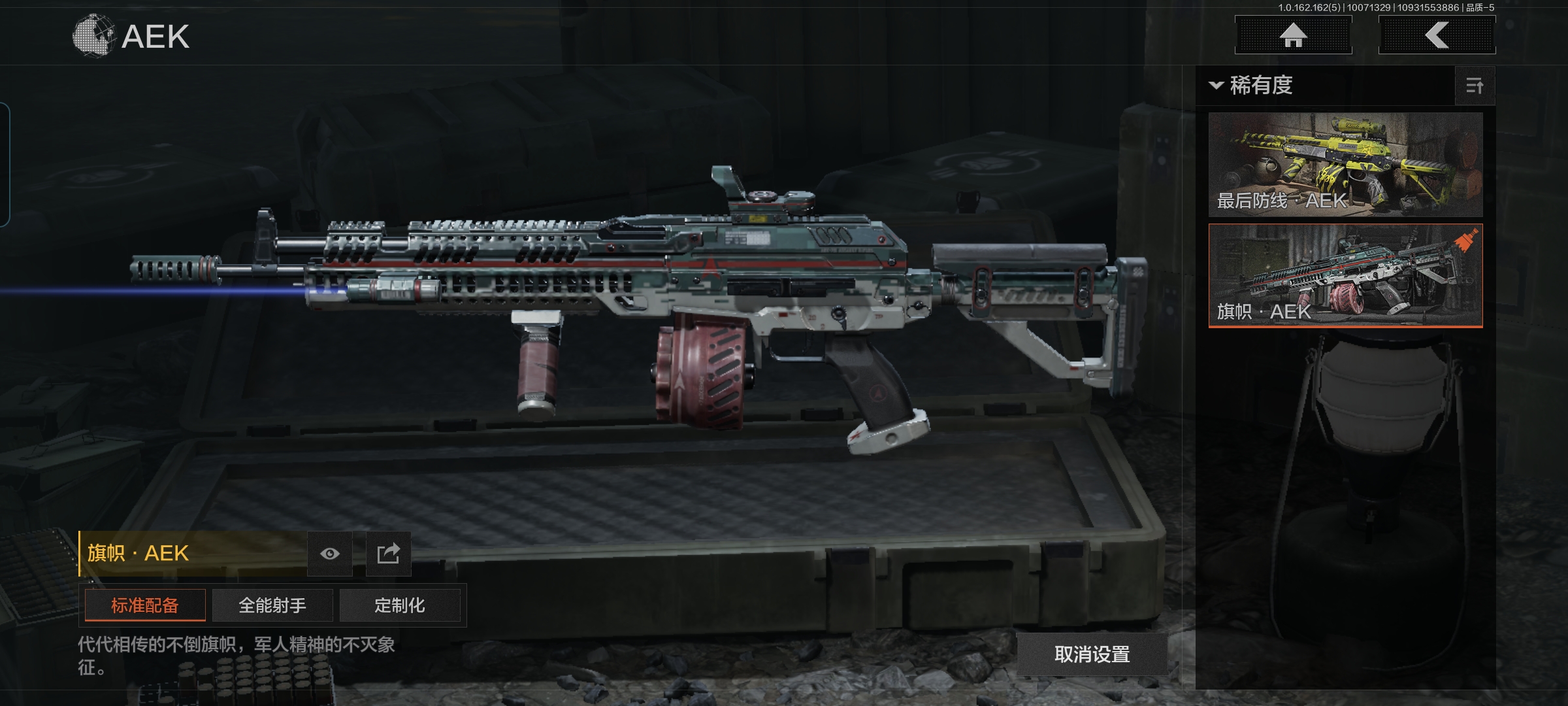Go back with the arrow button

(1437, 35)
